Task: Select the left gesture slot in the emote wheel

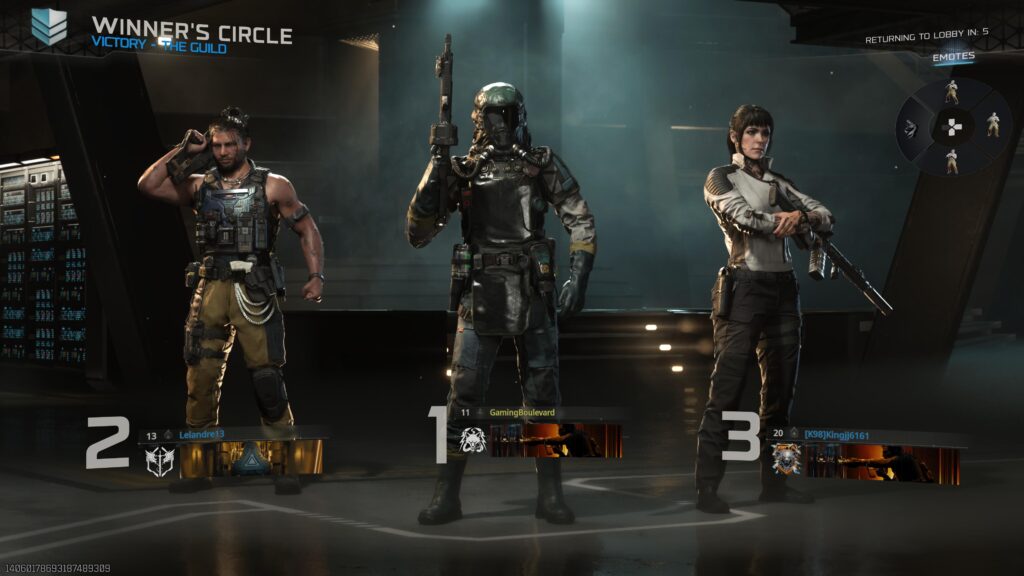Action: [x=911, y=126]
